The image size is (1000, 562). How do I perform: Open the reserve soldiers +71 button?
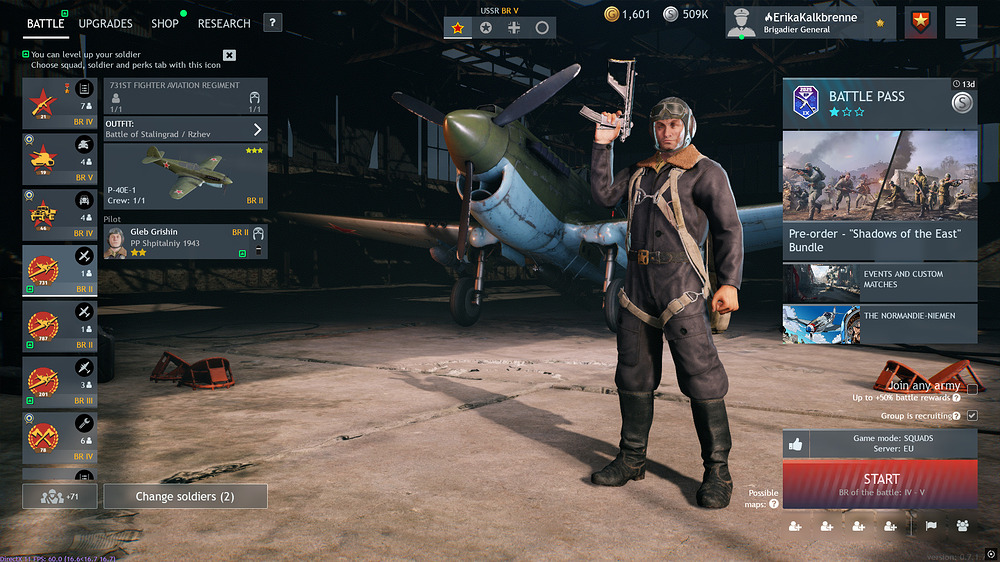(x=58, y=496)
